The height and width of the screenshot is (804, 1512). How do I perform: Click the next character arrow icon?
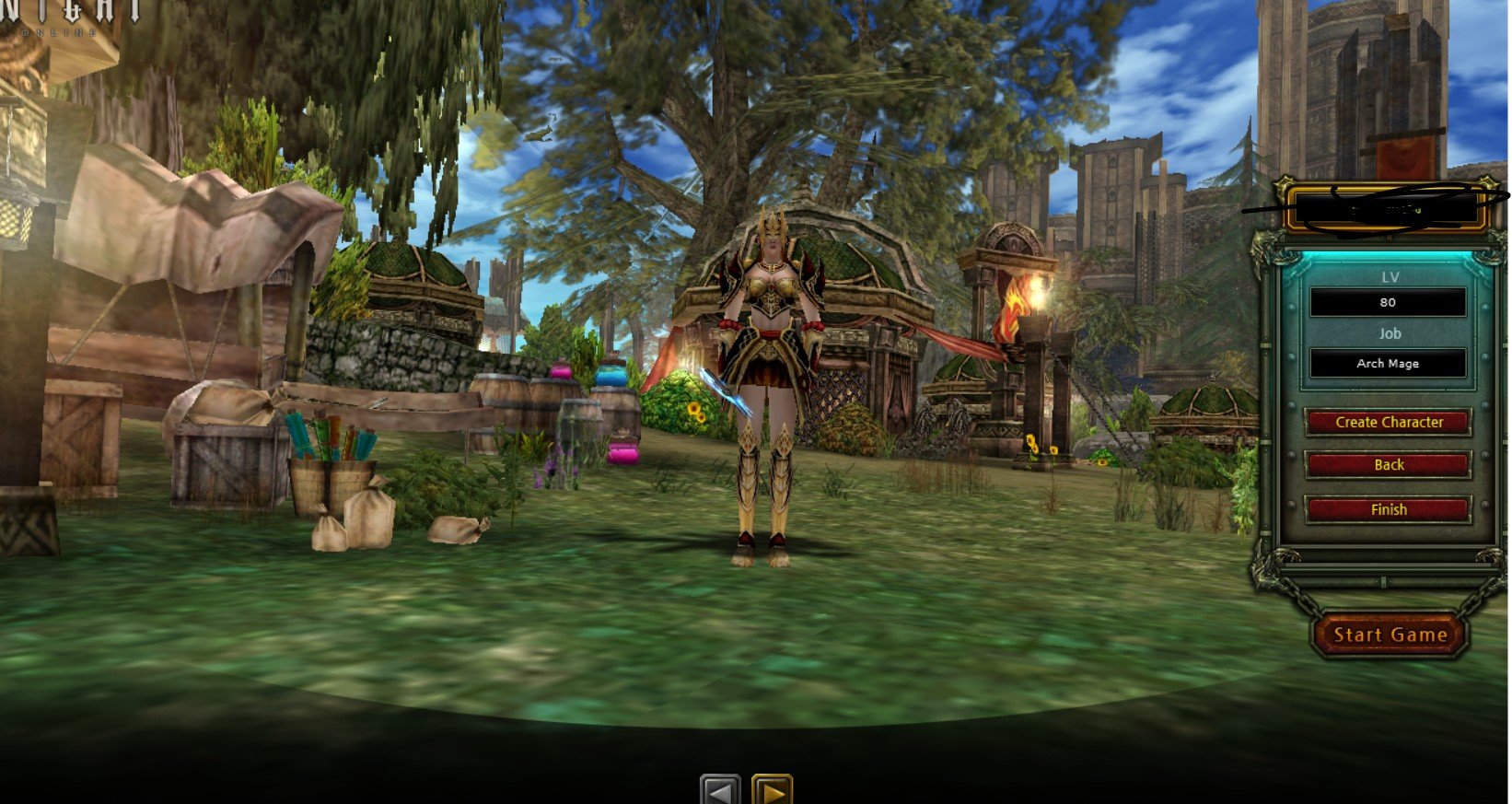click(x=770, y=787)
